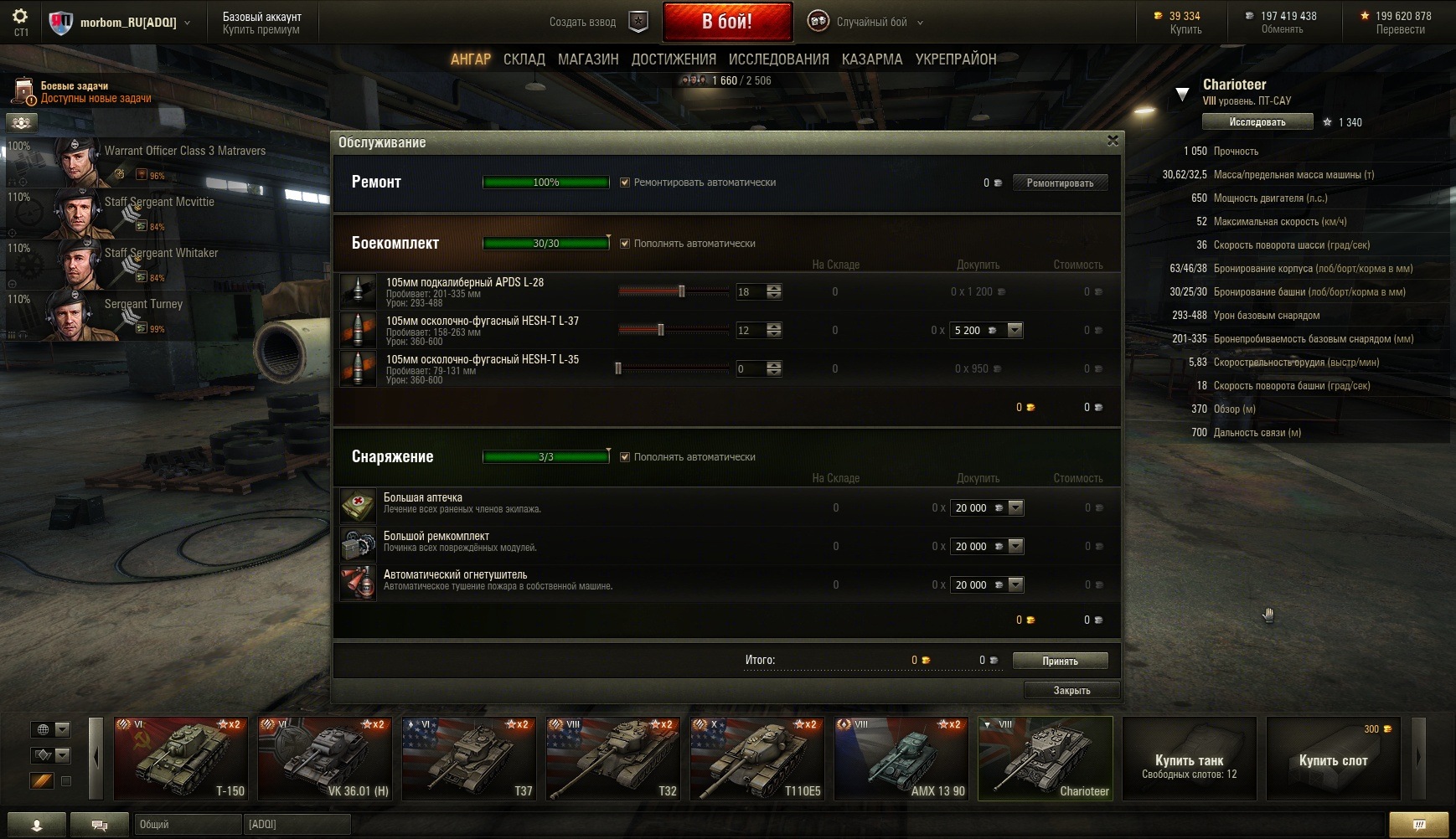Switch to the СКЛАД tab
This screenshot has height=839, width=1456.
tap(524, 59)
